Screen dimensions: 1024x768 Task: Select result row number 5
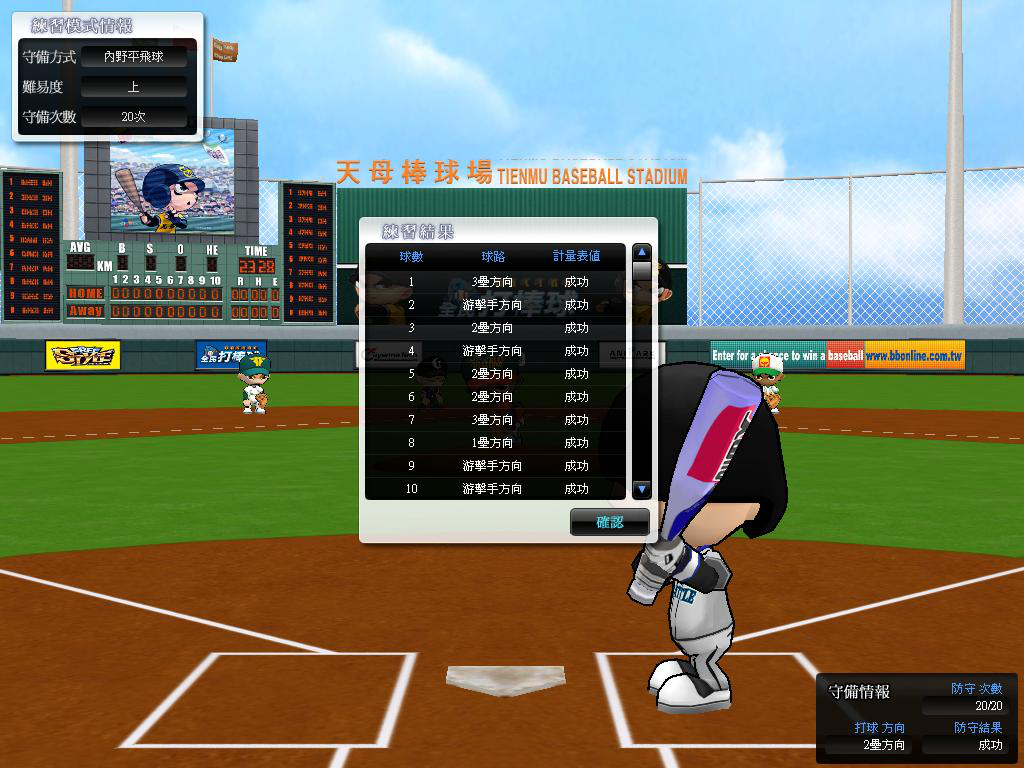pyautogui.click(x=494, y=374)
